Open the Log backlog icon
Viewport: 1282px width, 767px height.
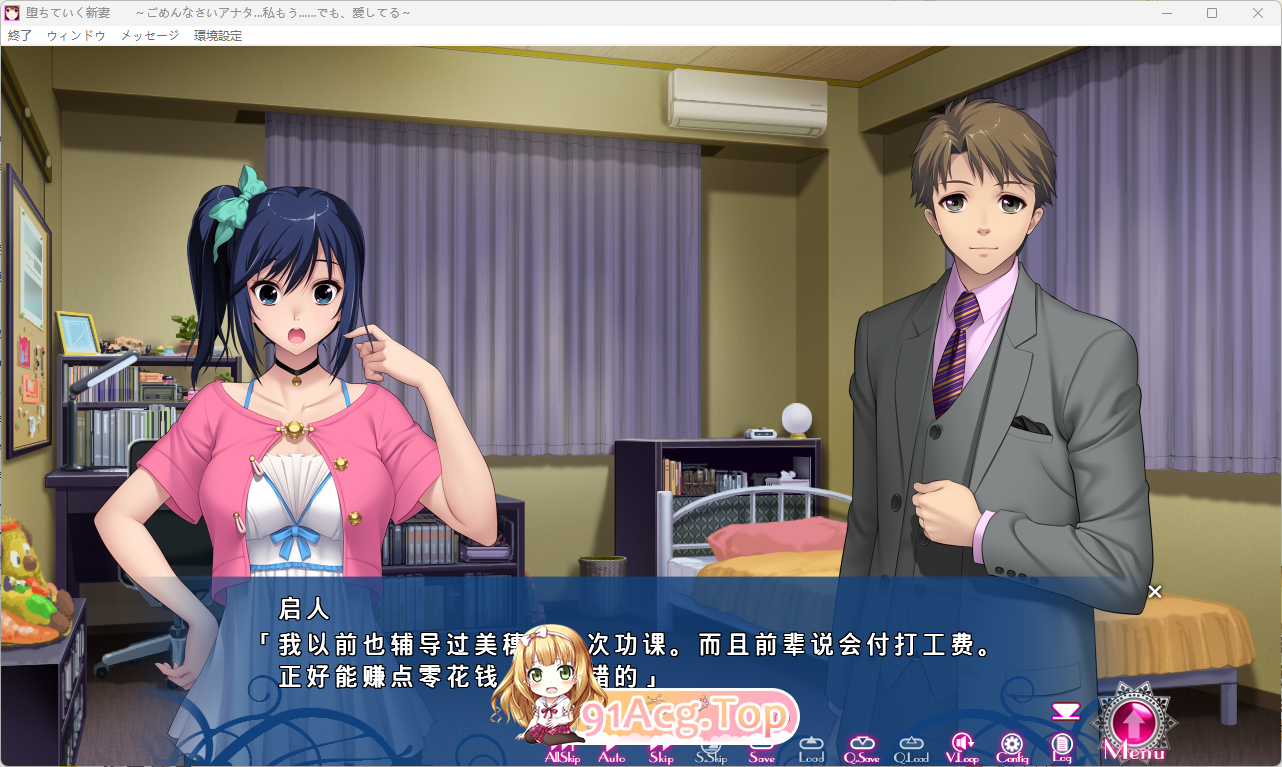(x=1062, y=744)
